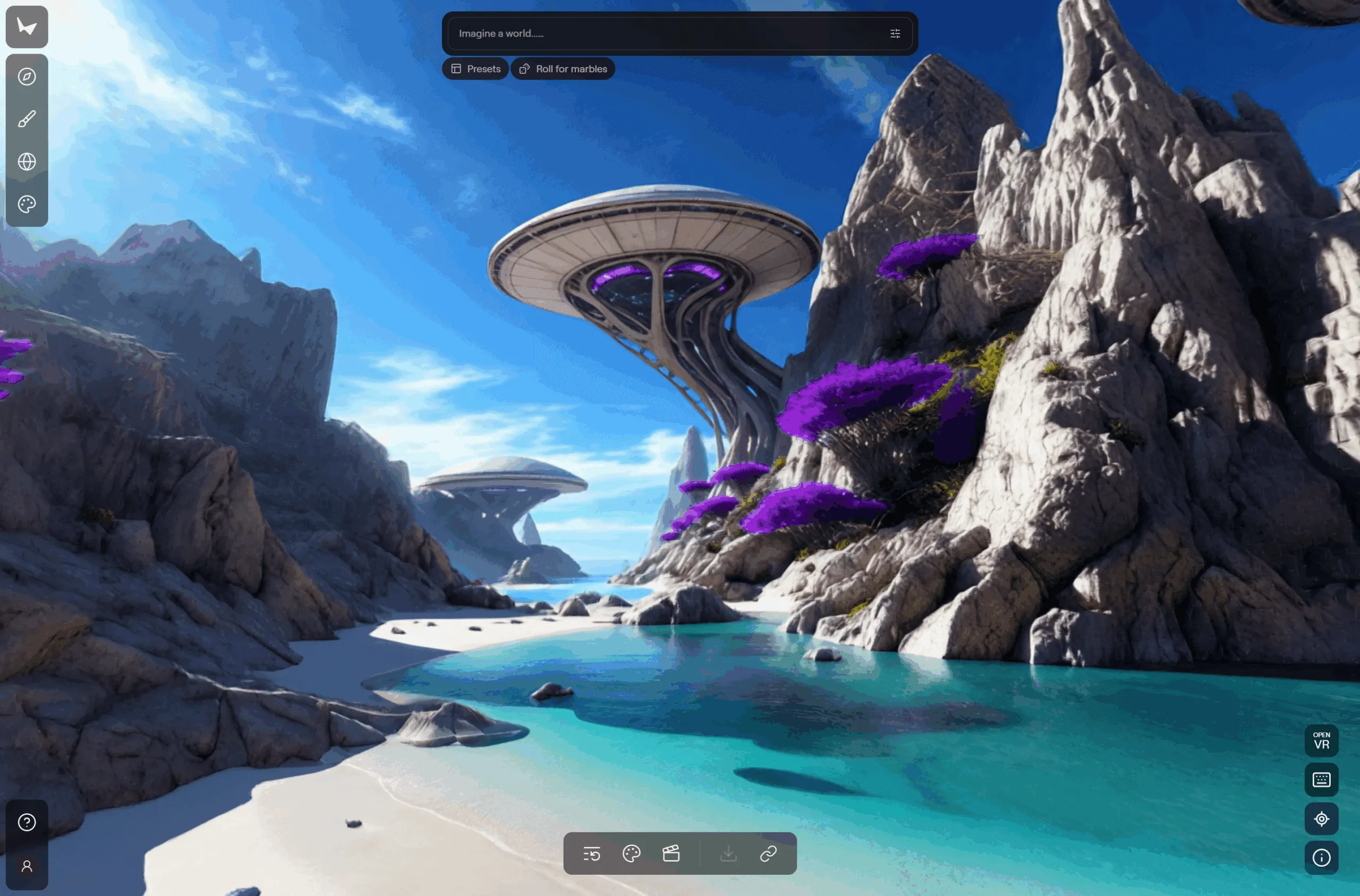This screenshot has height=896, width=1360.
Task: Recenter view with the crosshair target icon
Action: (1321, 819)
